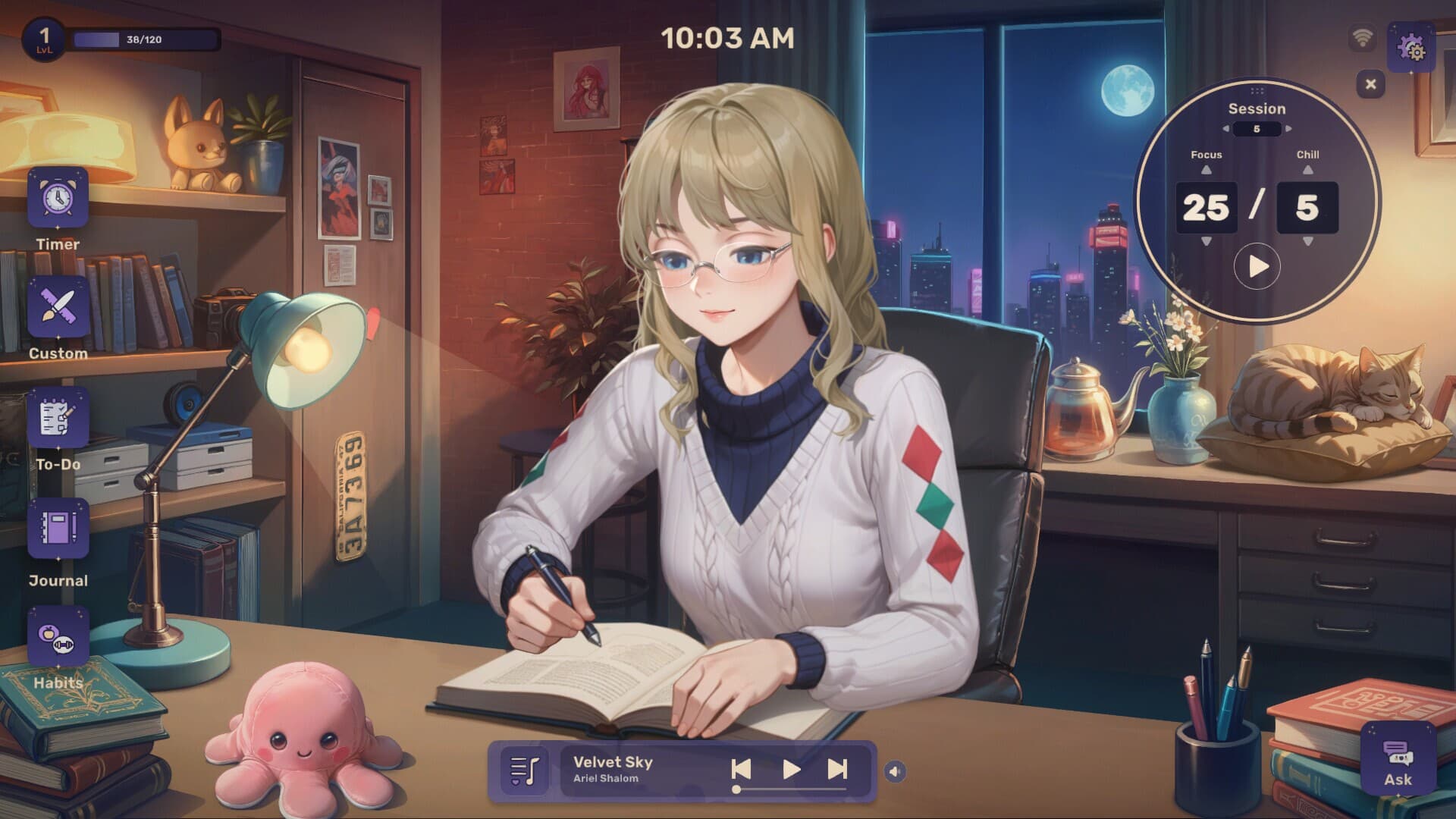
Task: Skip to the next track
Action: point(838,768)
